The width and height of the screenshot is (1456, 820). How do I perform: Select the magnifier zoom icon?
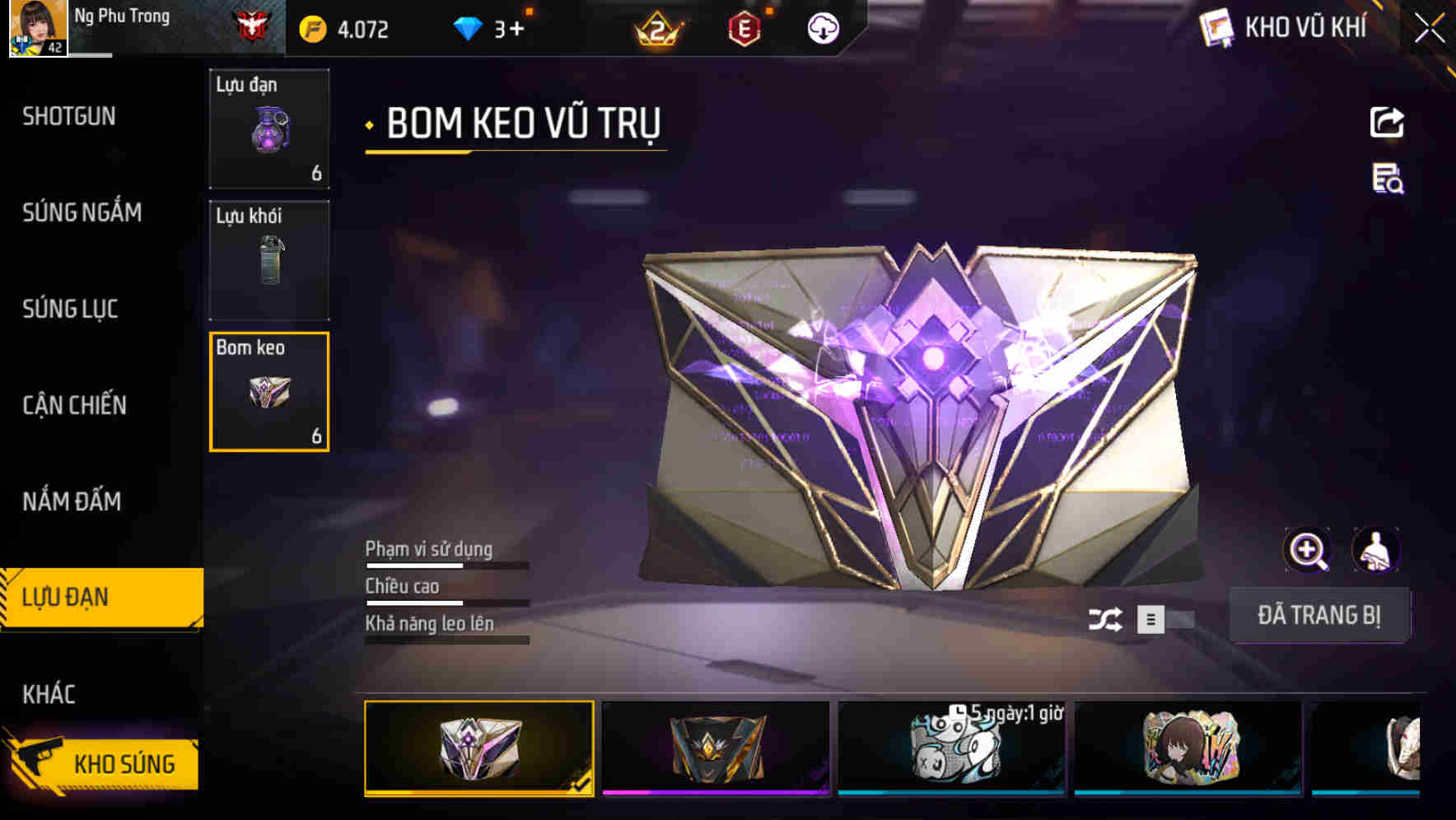(1308, 549)
